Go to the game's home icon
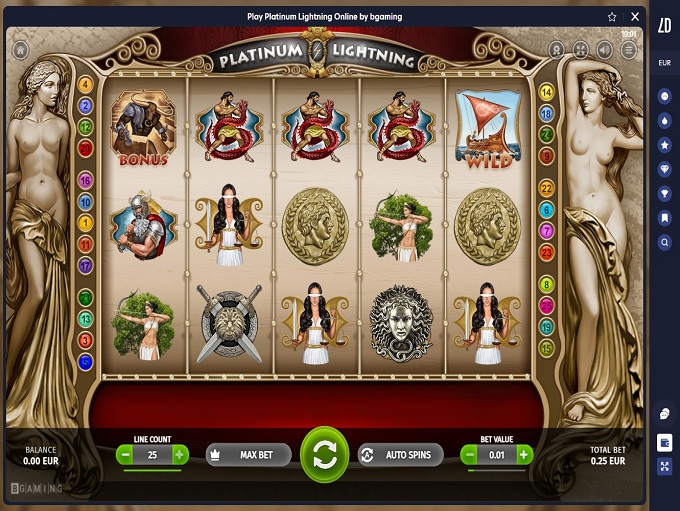 [x=19, y=48]
